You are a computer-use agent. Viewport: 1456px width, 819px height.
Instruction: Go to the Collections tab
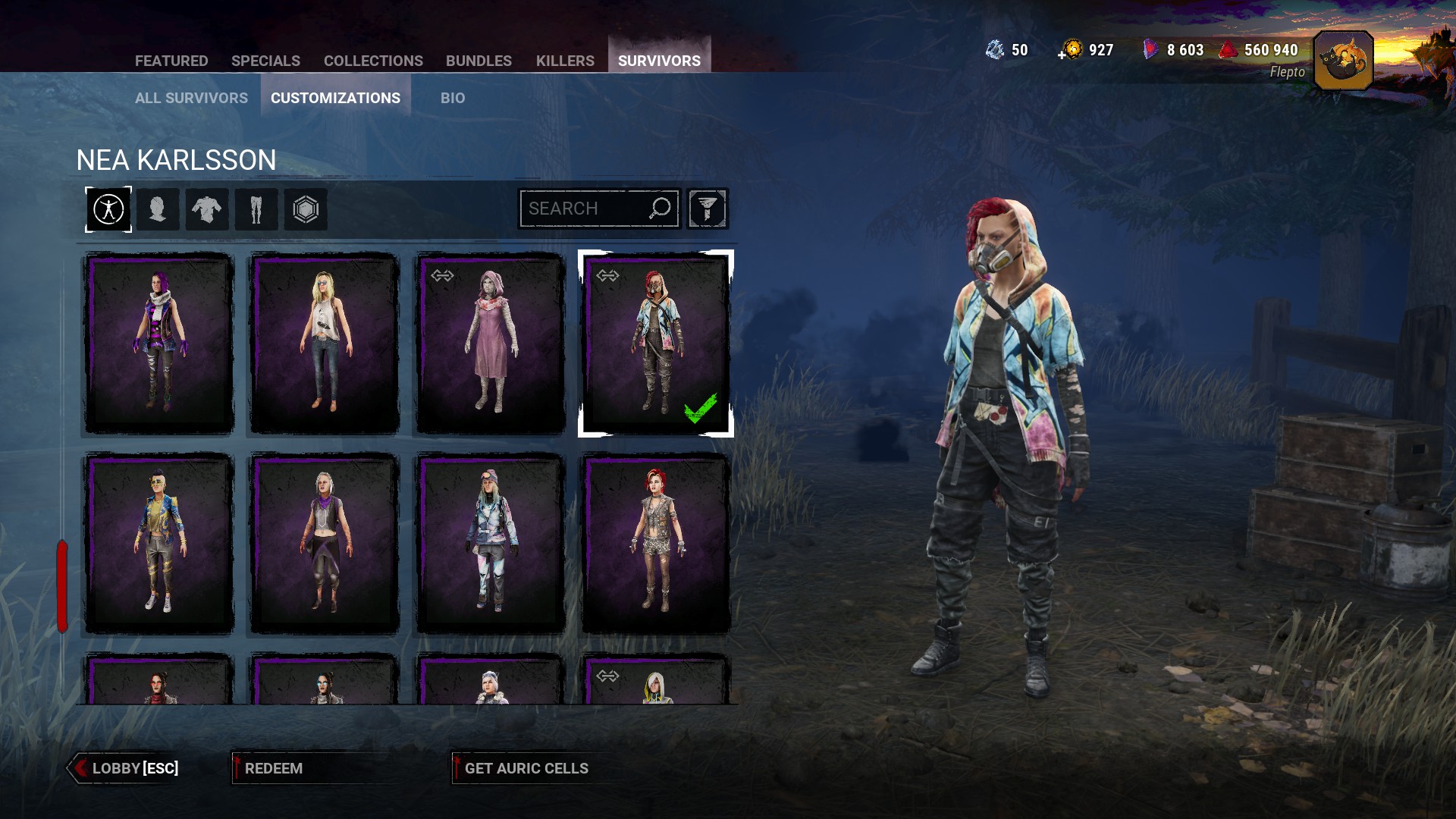pos(373,61)
